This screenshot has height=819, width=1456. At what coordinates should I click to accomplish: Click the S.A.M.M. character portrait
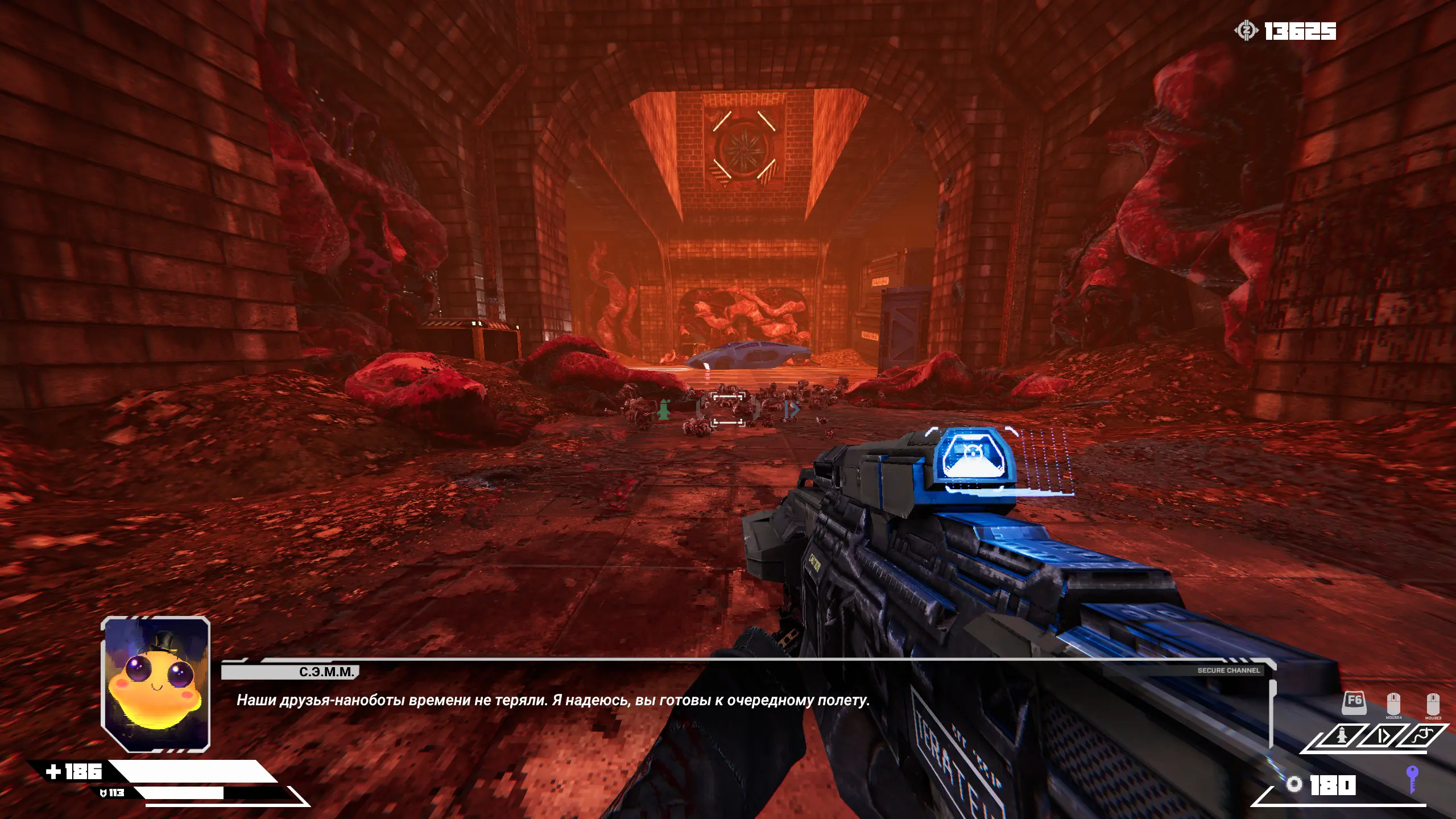point(155,685)
